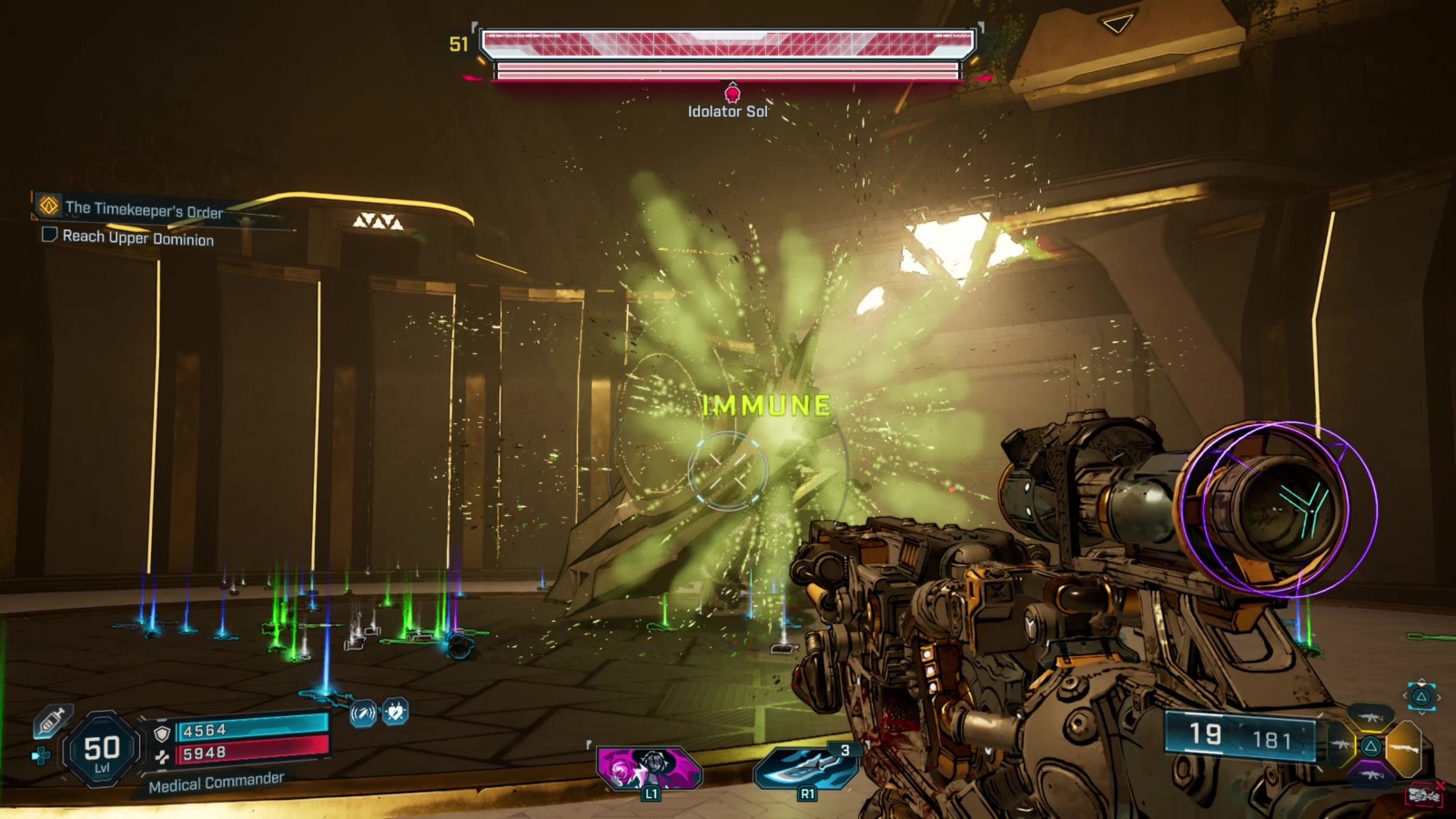Select The Timekeeper's Order quest tracker
The width and height of the screenshot is (1456, 819).
click(143, 208)
